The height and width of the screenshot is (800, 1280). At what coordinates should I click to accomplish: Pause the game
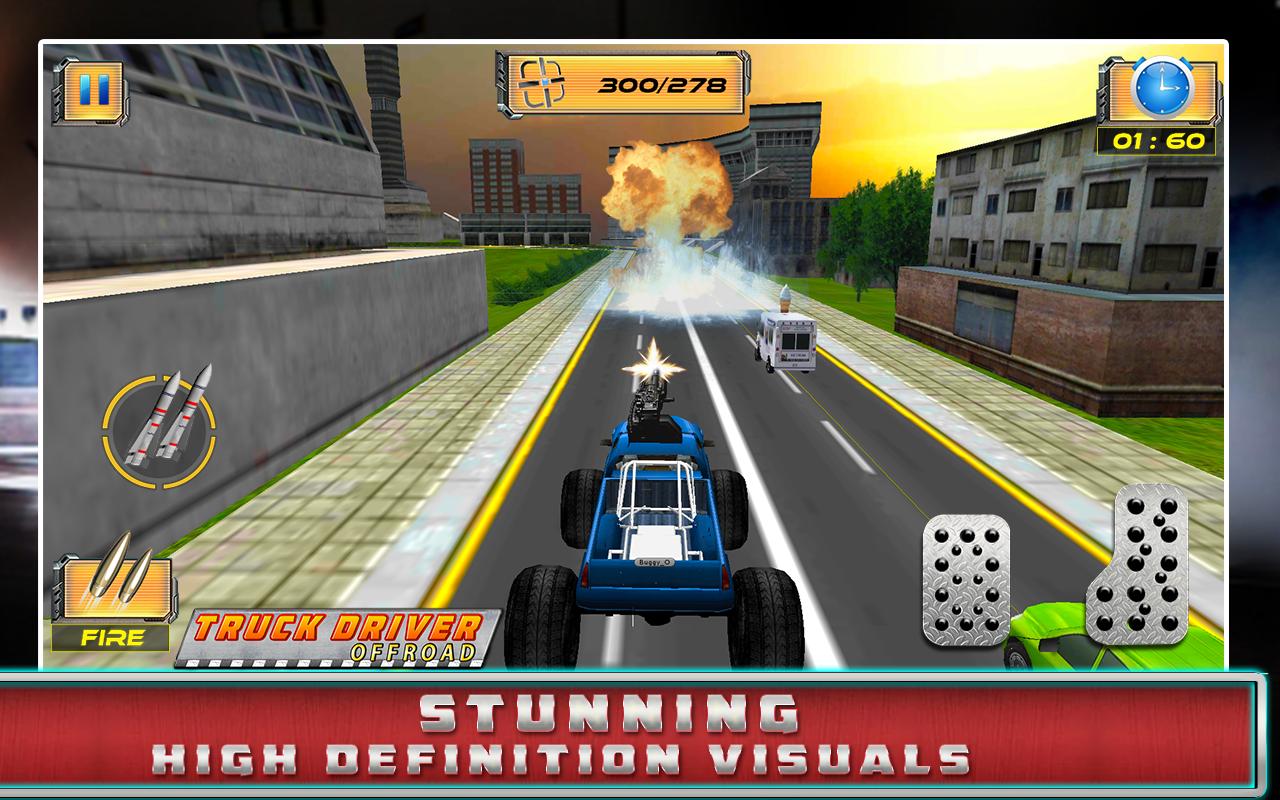89,92
